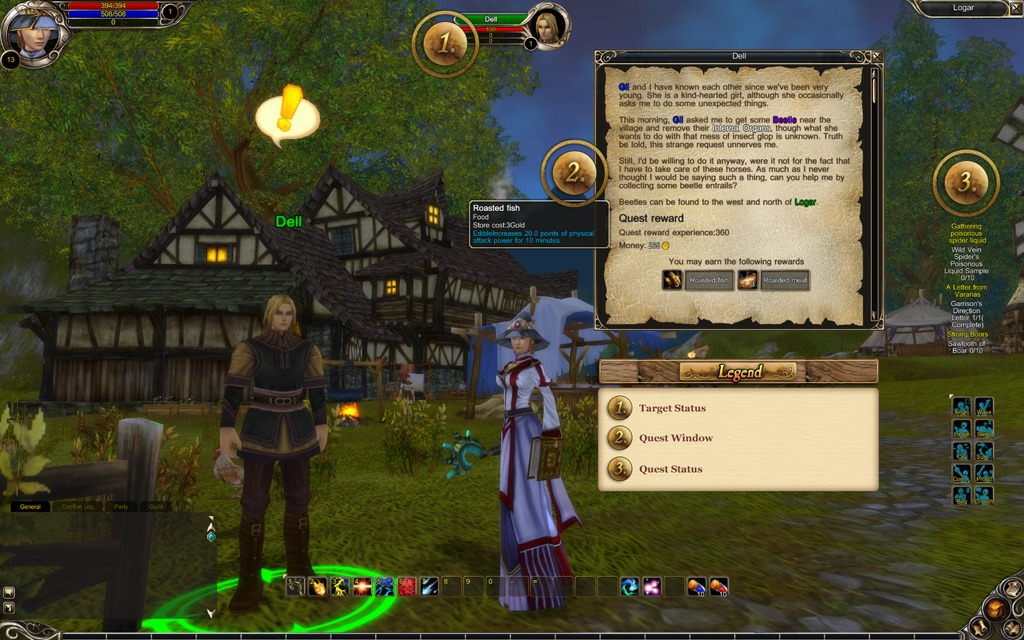Choose the Roasted meat quest reward
This screenshot has width=1024, height=640.
pos(774,281)
